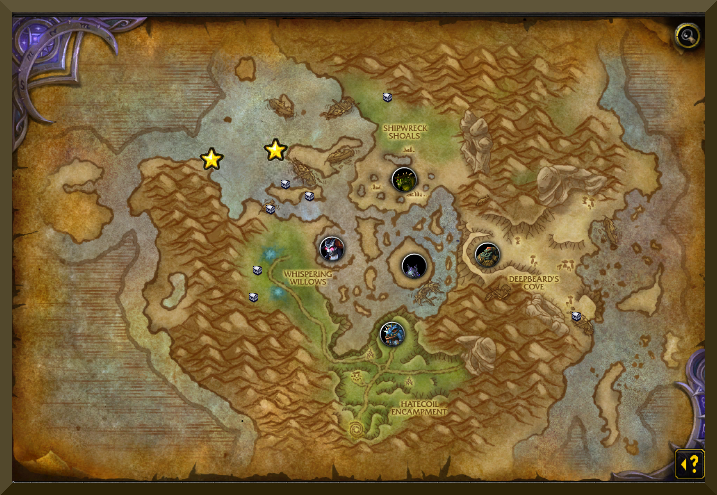Screen dimensions: 717x495
Task: Select the boss portrait at Shipwreck Shoals
Action: [404, 180]
